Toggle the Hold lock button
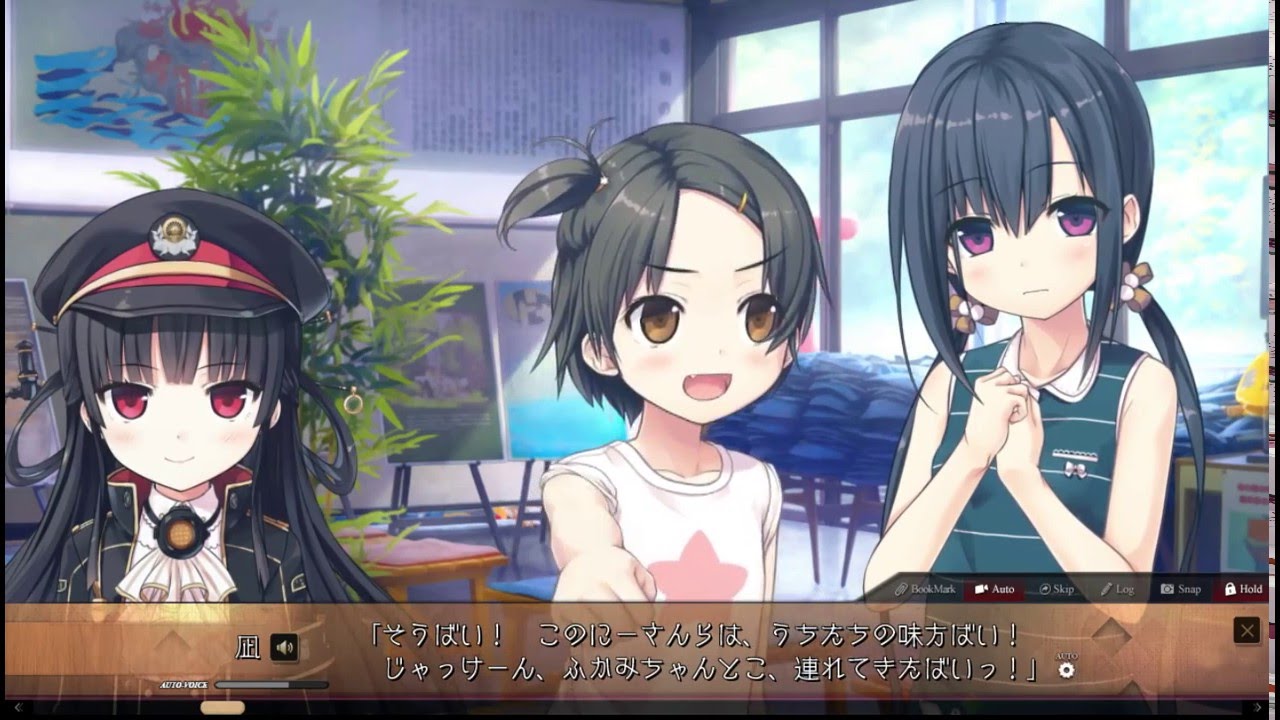 tap(1243, 589)
